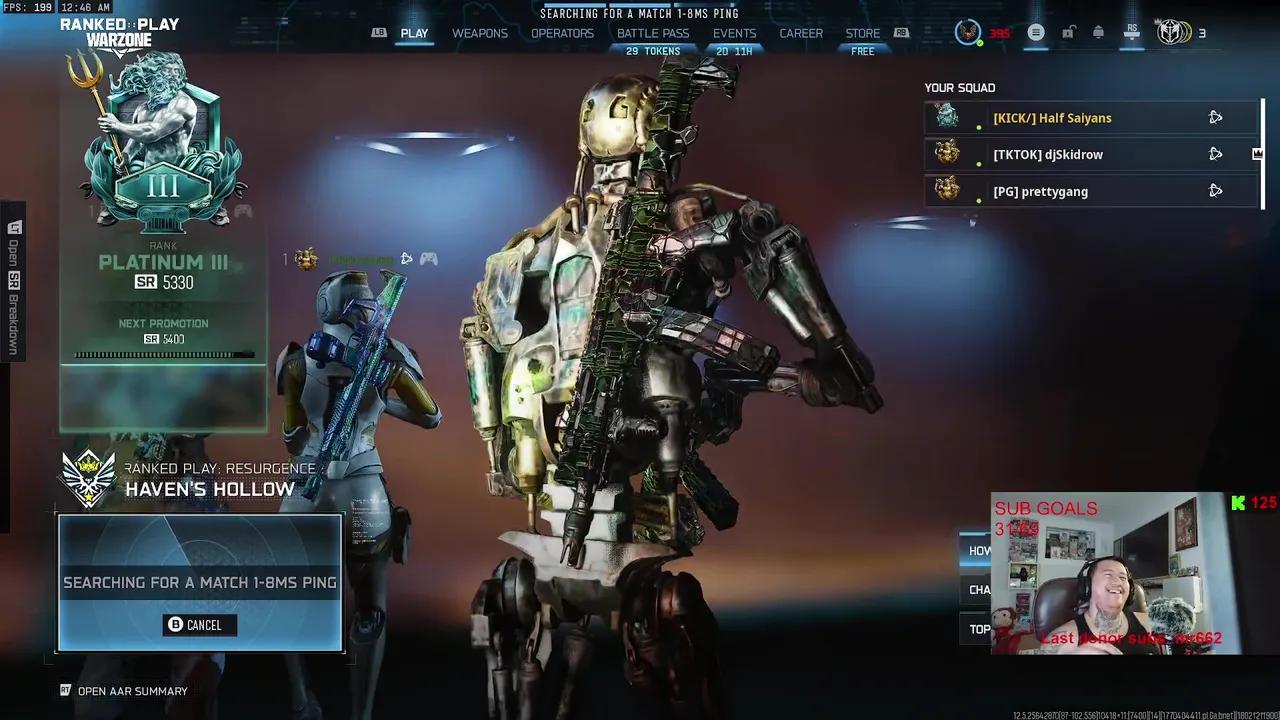The width and height of the screenshot is (1280, 720).
Task: Open the Store tab
Action: pos(863,33)
